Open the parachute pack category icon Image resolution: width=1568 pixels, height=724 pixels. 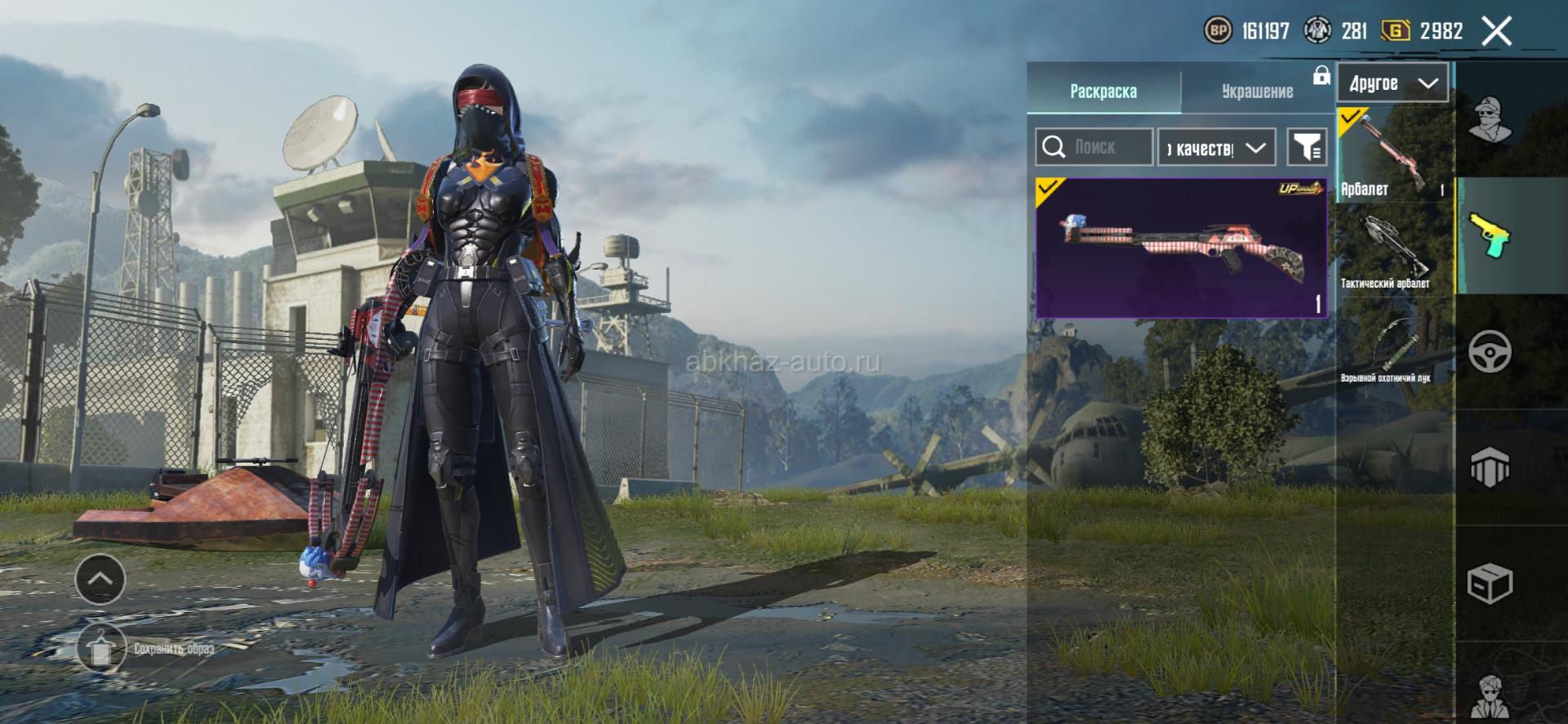[1490, 467]
